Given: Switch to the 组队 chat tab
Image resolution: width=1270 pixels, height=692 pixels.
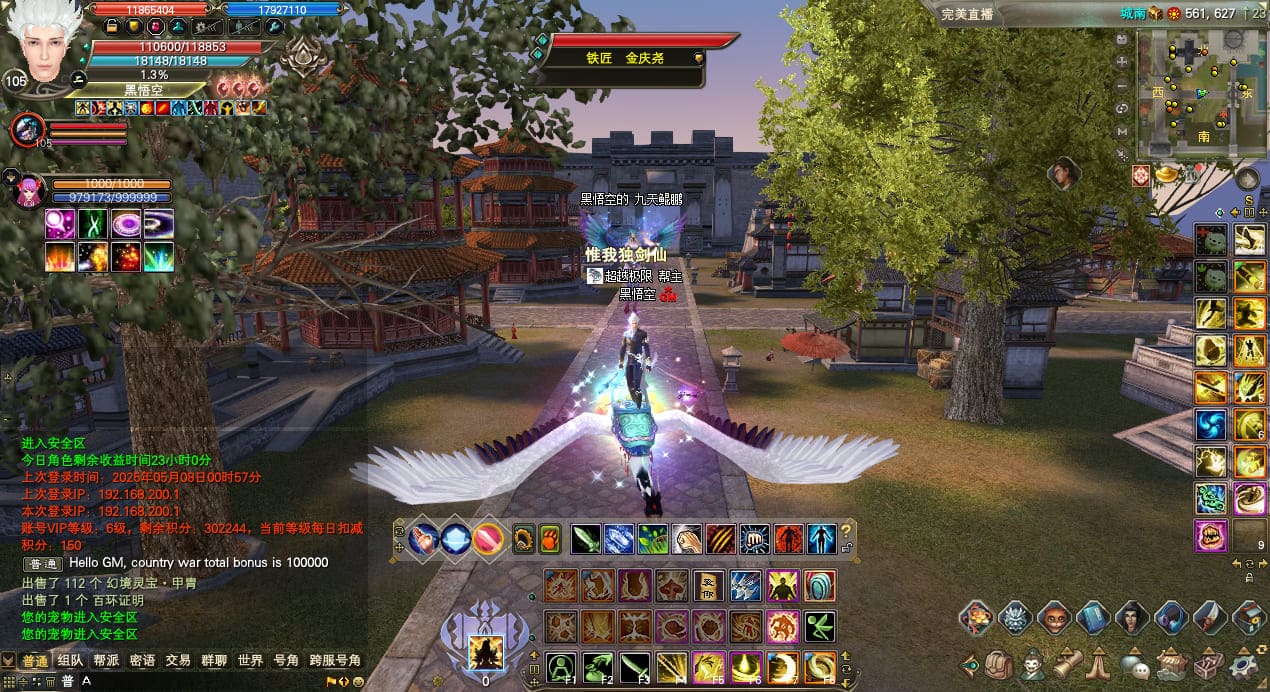Looking at the screenshot, I should (70, 661).
